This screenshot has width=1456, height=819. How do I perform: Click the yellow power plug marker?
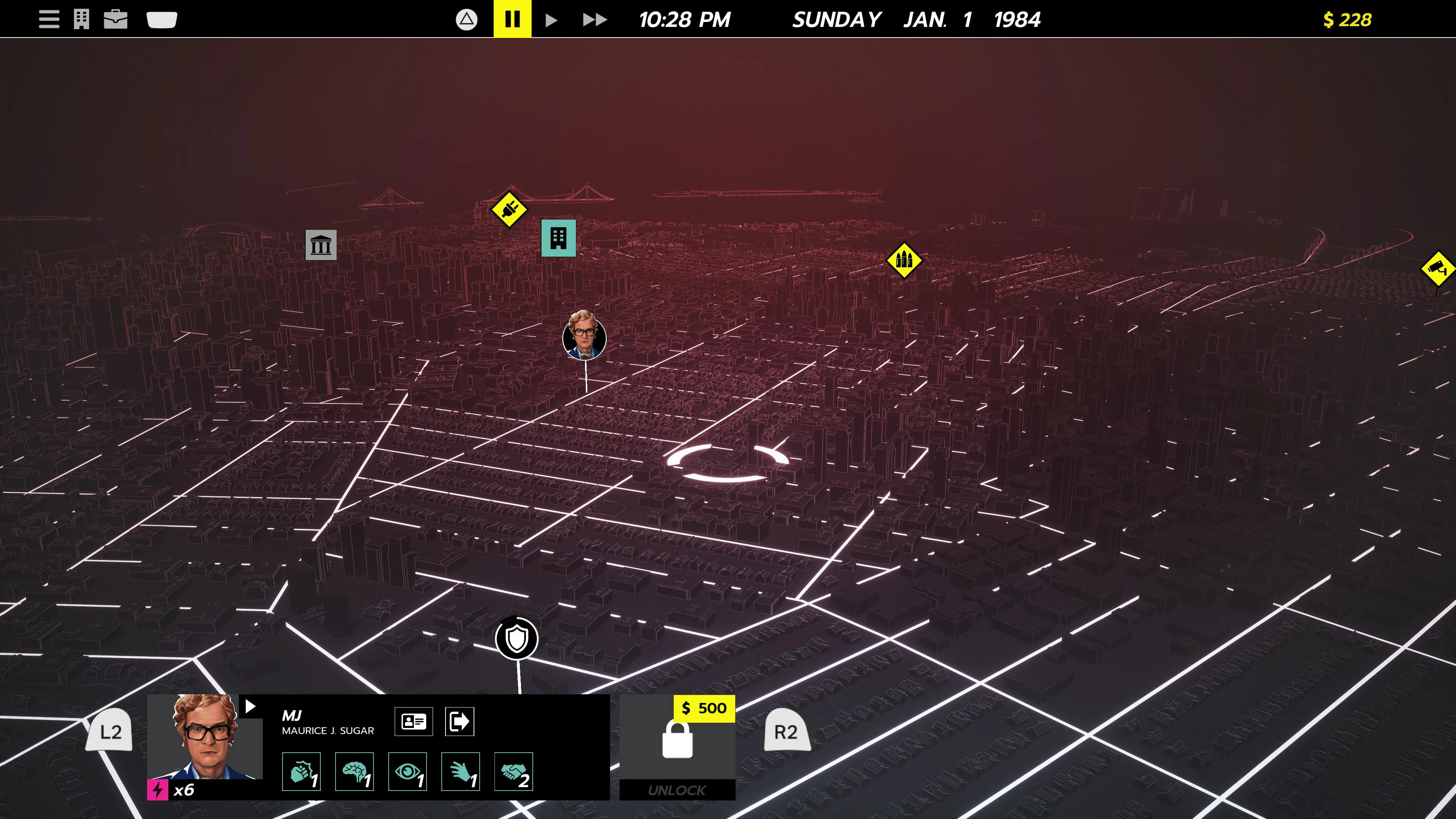click(509, 210)
